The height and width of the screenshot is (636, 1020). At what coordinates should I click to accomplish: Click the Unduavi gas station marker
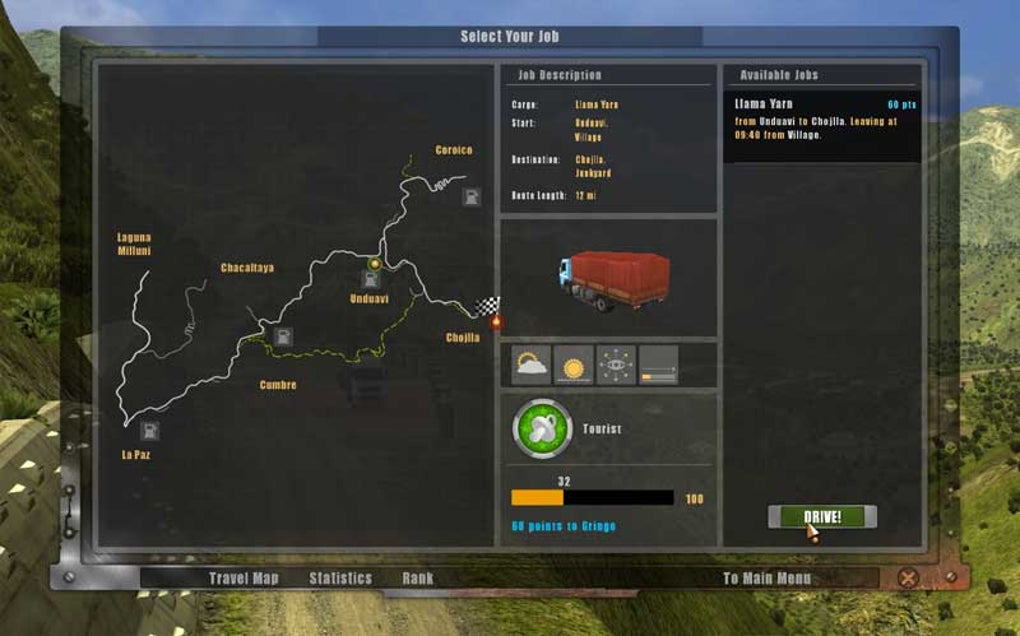coord(370,279)
